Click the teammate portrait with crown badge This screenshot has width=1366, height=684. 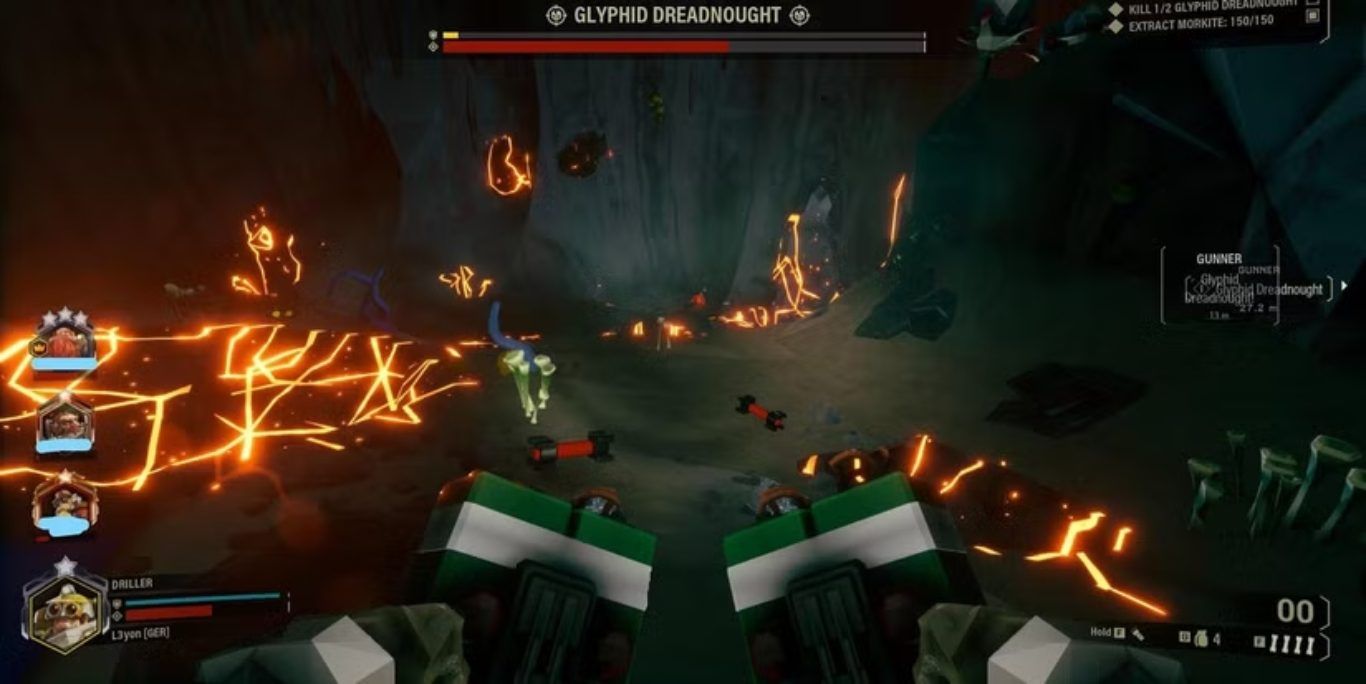65,342
